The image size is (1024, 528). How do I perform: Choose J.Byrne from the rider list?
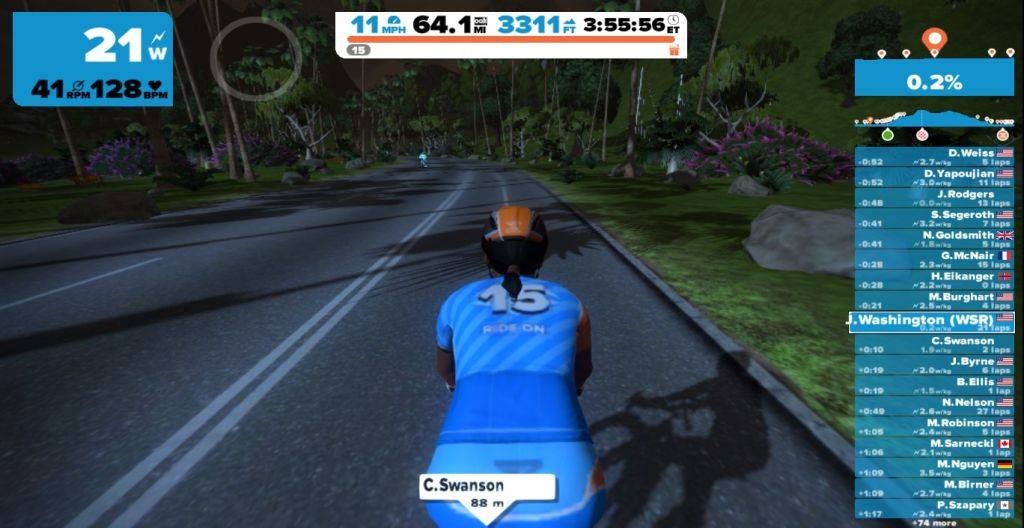coord(934,365)
